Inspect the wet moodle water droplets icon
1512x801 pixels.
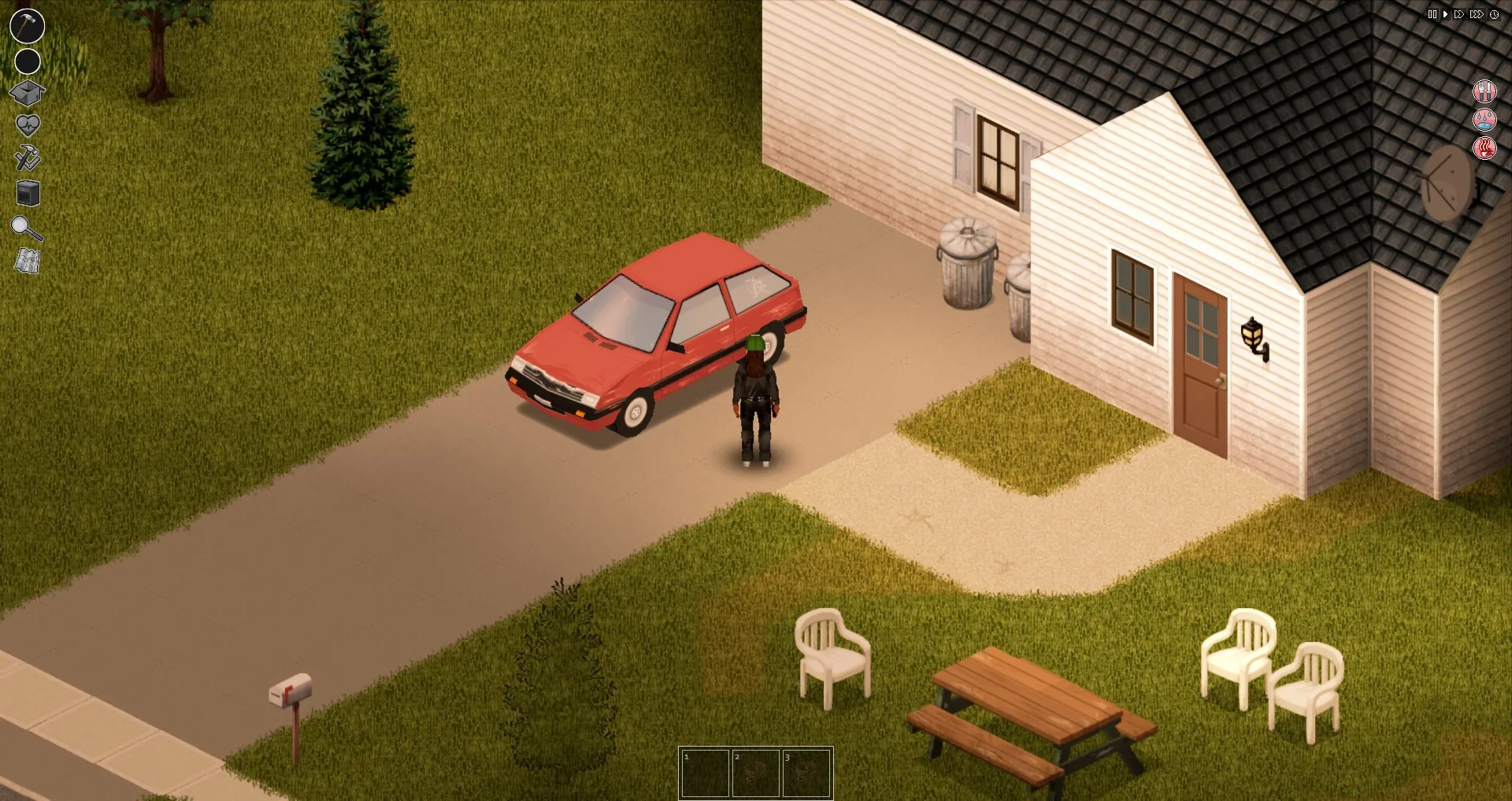(x=1484, y=121)
